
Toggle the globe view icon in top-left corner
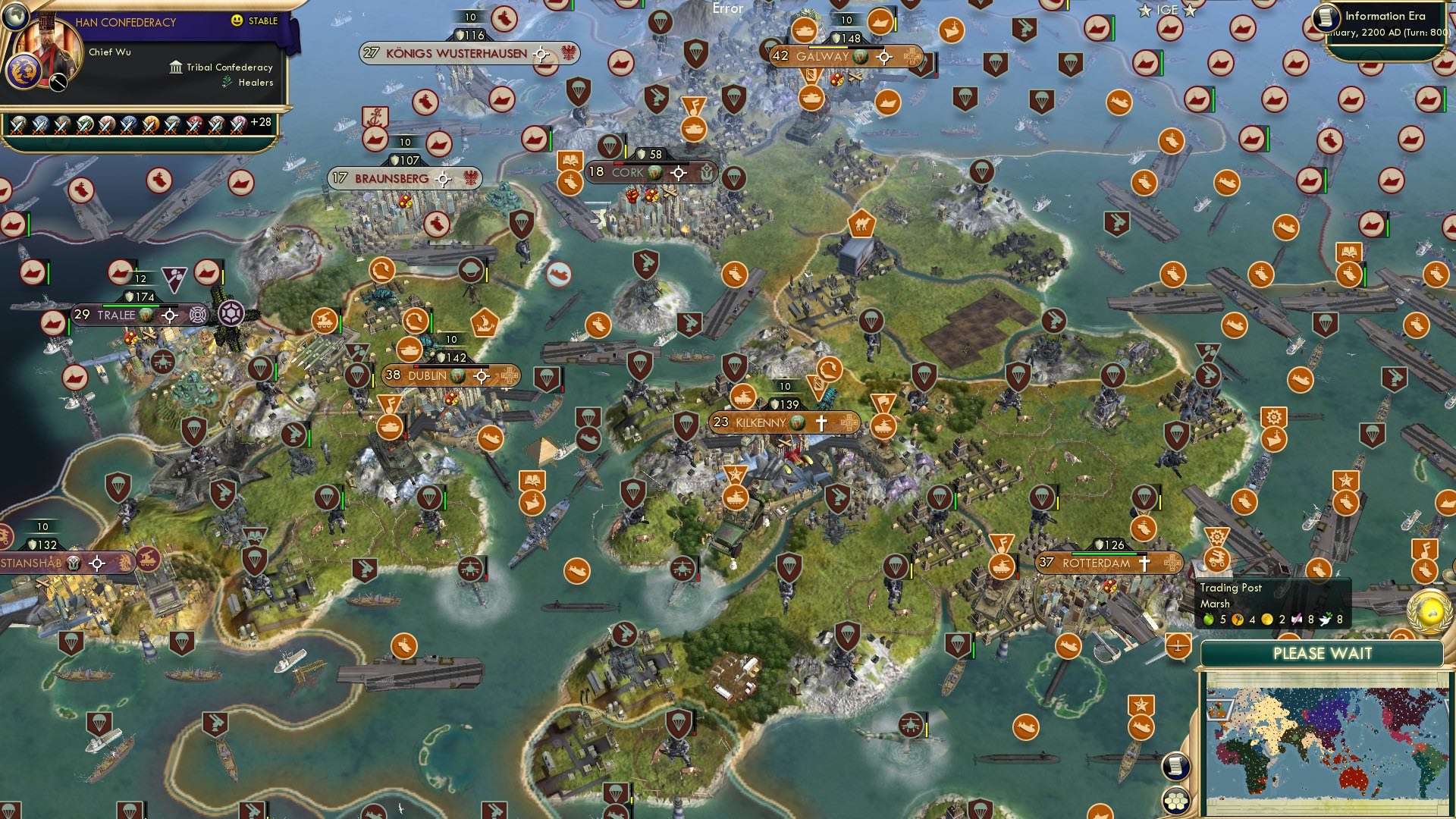(x=16, y=17)
